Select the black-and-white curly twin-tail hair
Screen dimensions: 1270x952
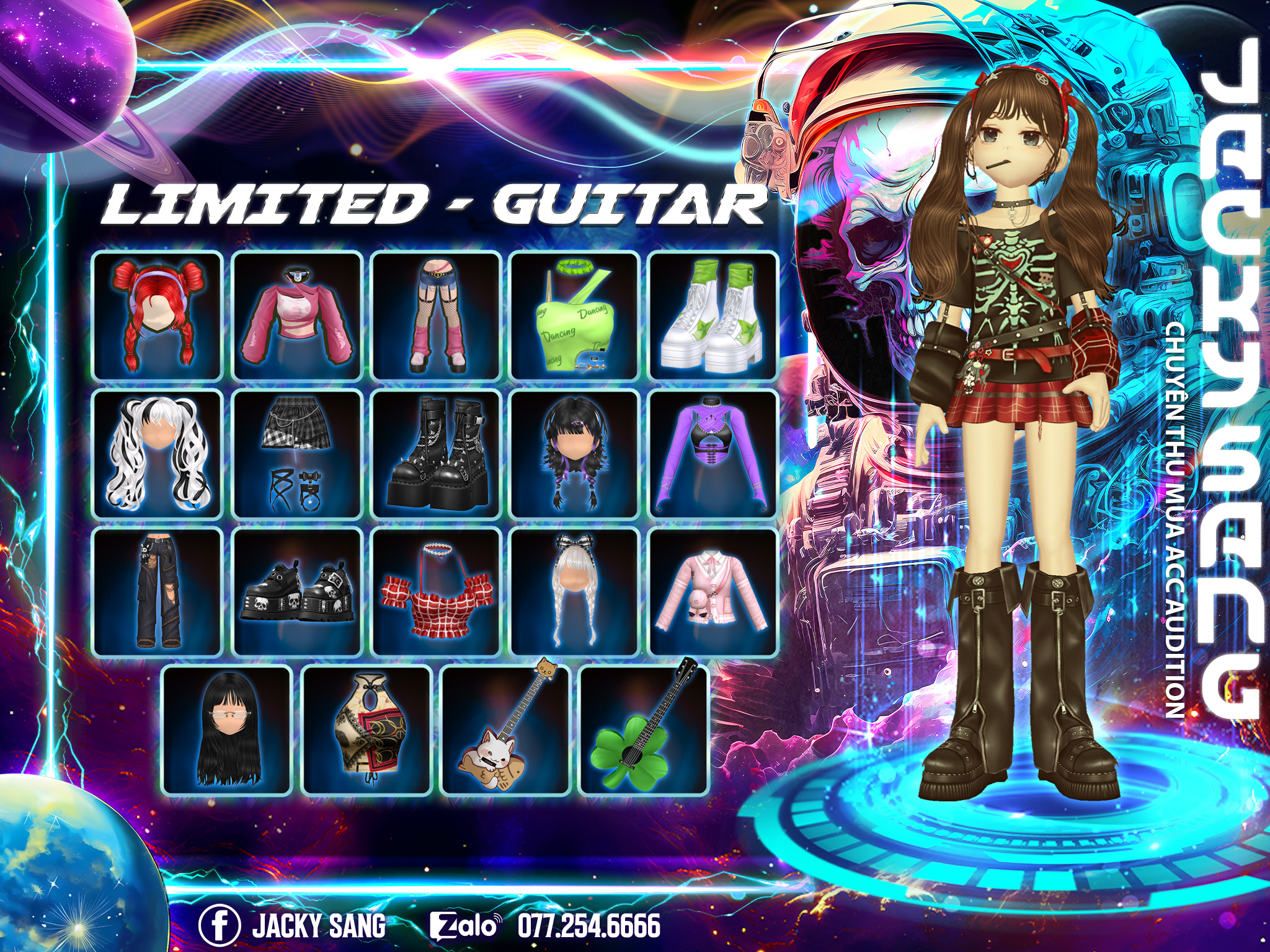click(158, 454)
